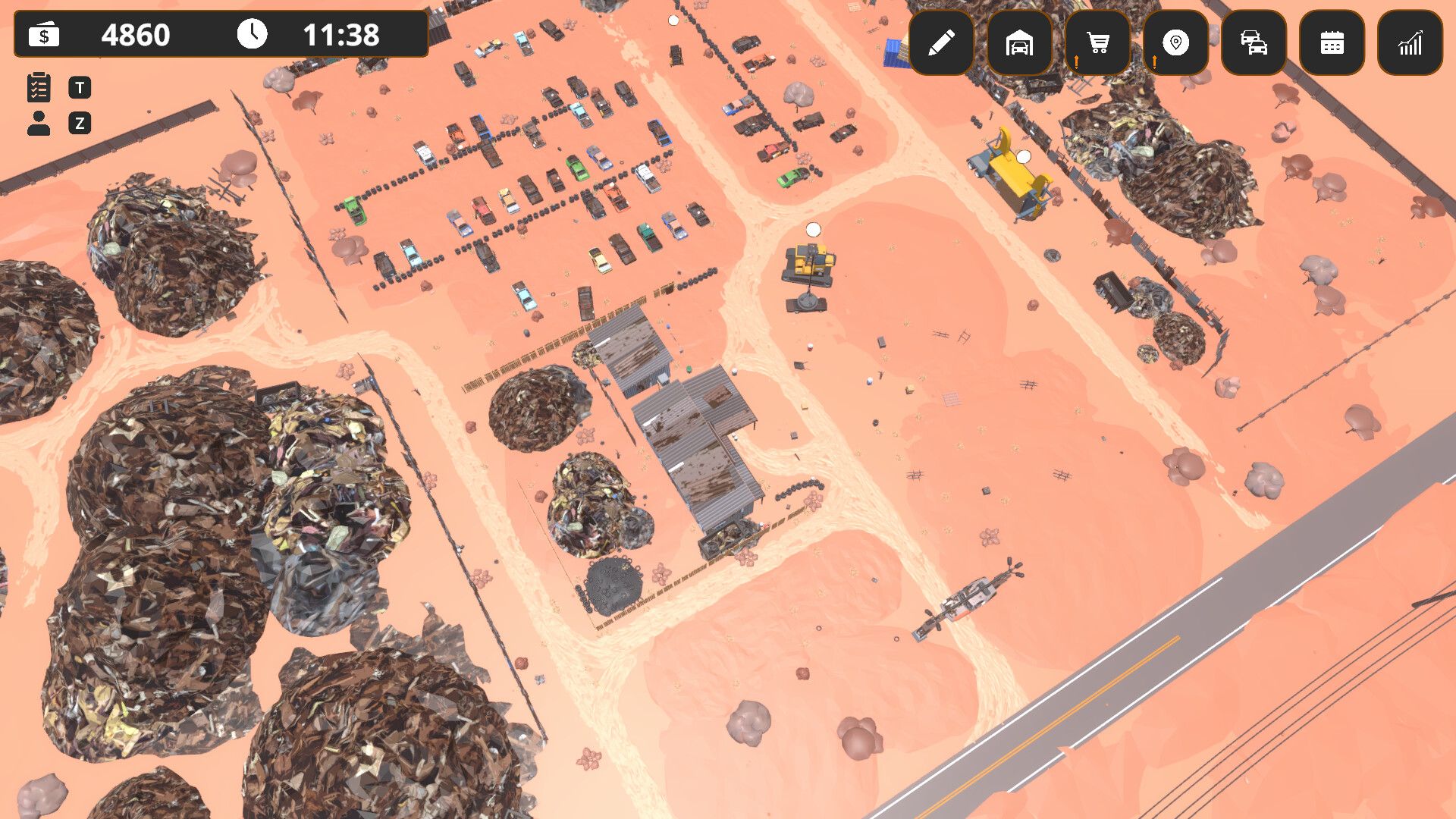1456x819 pixels.
Task: View the Statistics graph panel
Action: tap(1410, 43)
